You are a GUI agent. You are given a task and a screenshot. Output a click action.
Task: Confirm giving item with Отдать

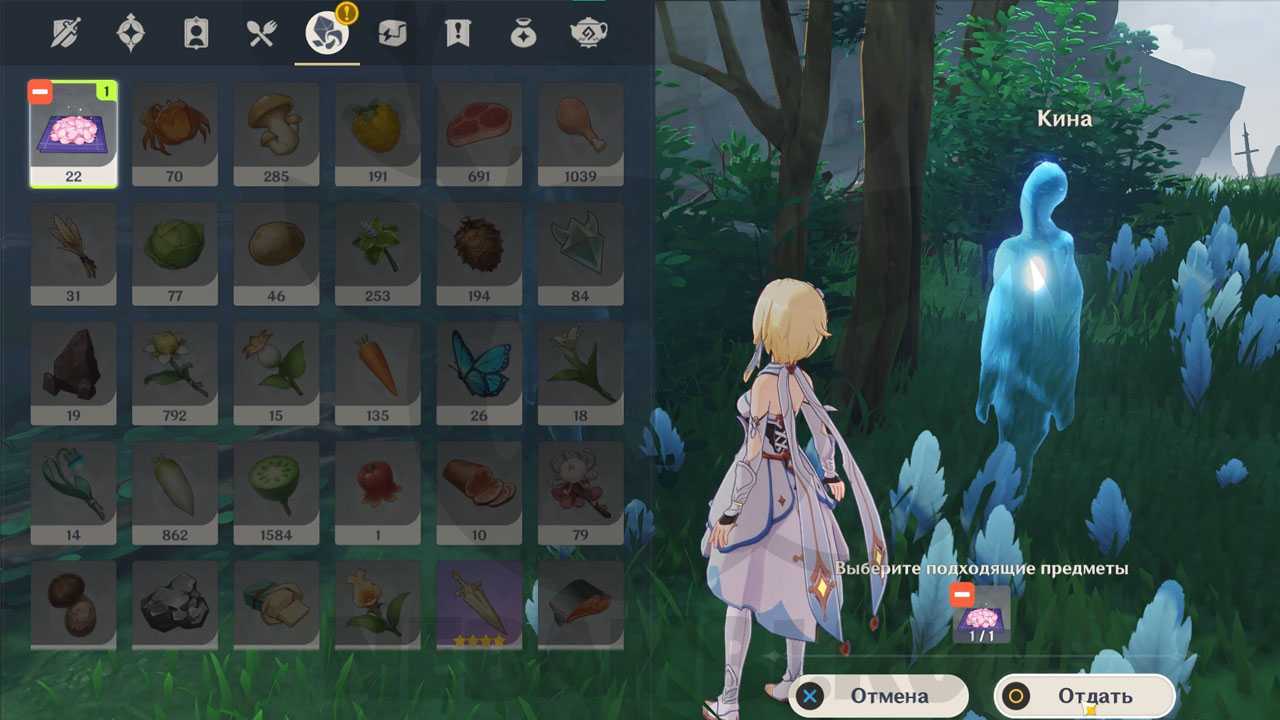pos(1084,696)
